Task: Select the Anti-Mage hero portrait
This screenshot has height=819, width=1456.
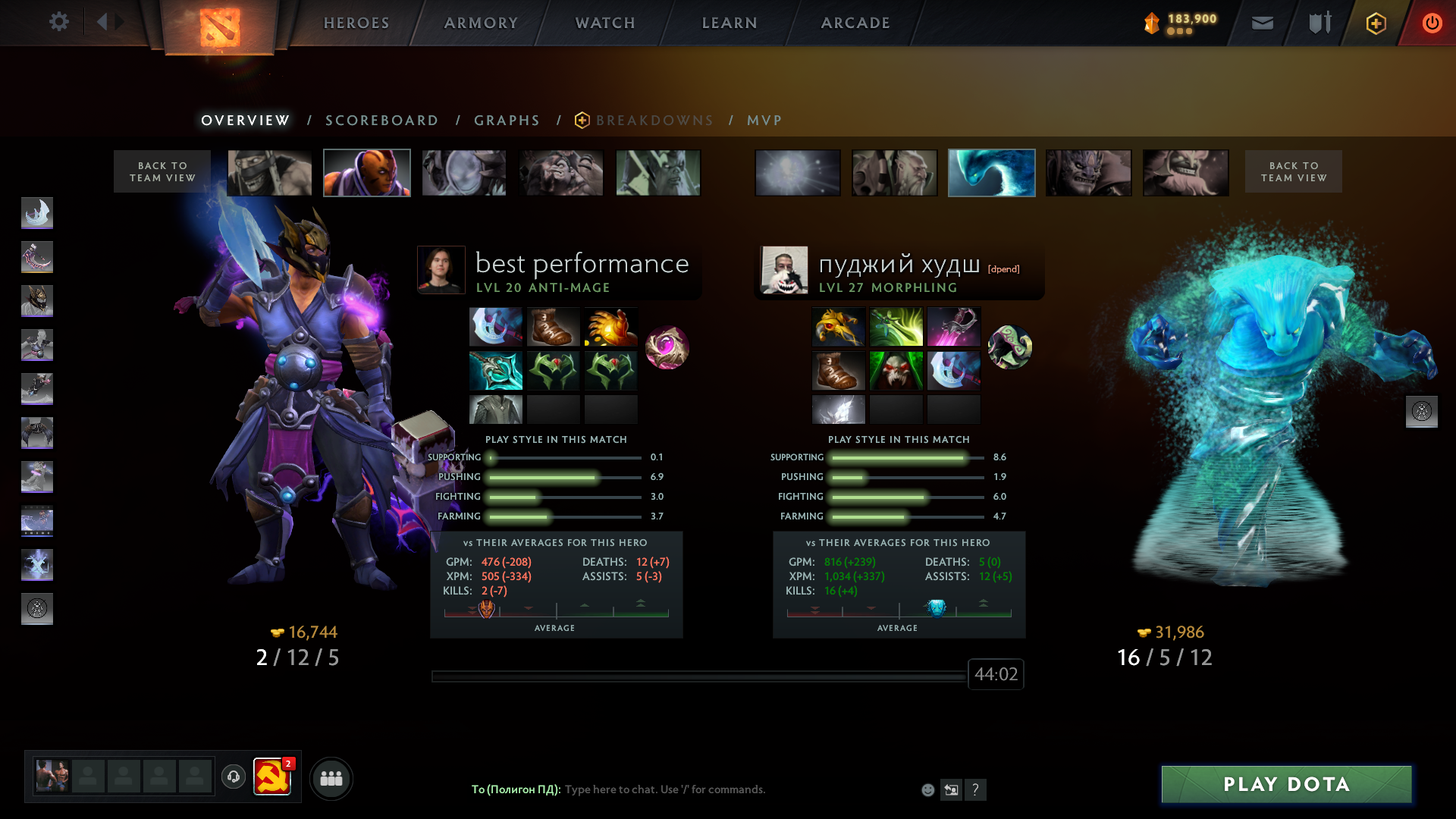Action: coord(367,173)
